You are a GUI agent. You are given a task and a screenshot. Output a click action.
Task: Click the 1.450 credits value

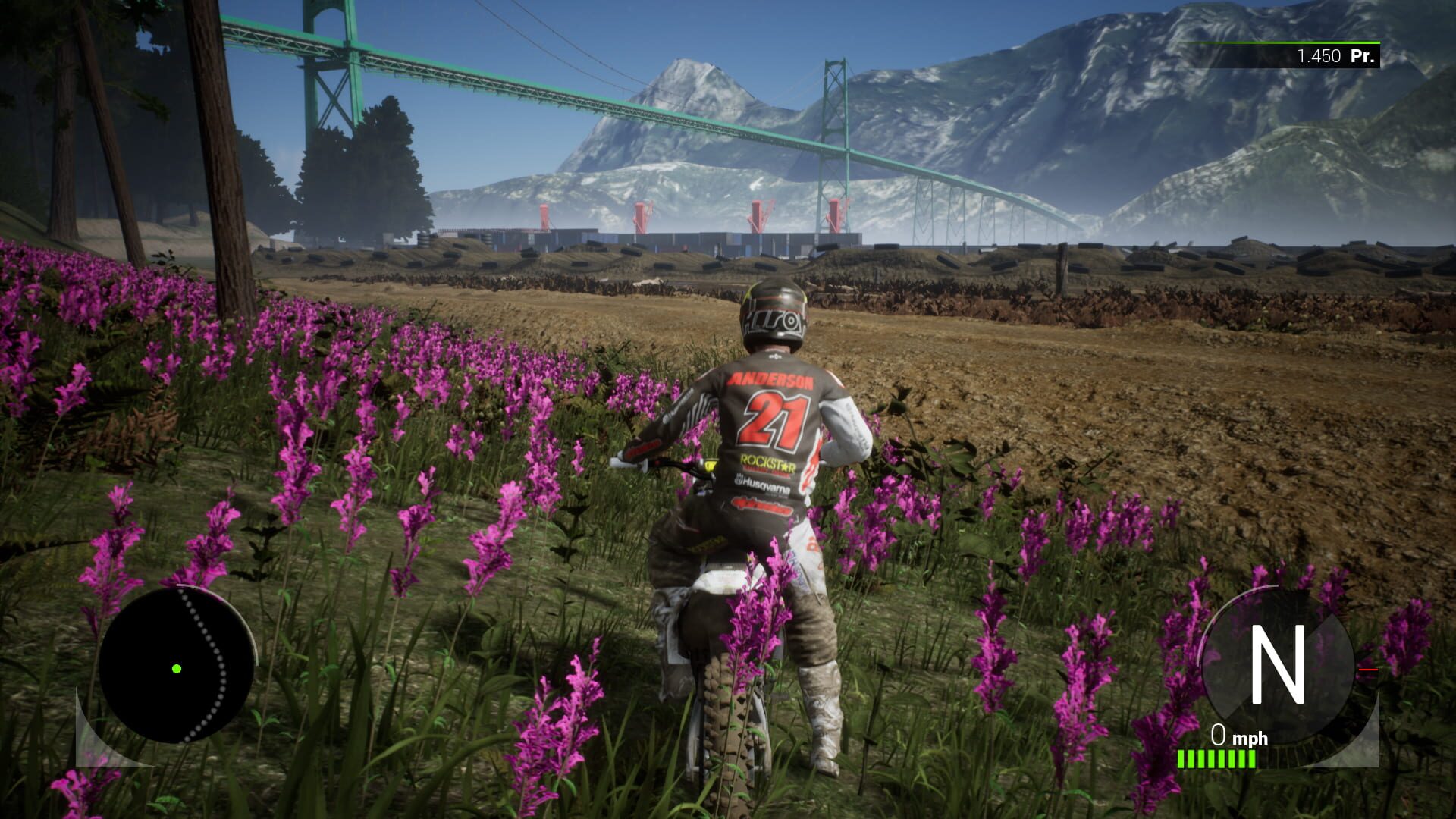(x=1321, y=55)
